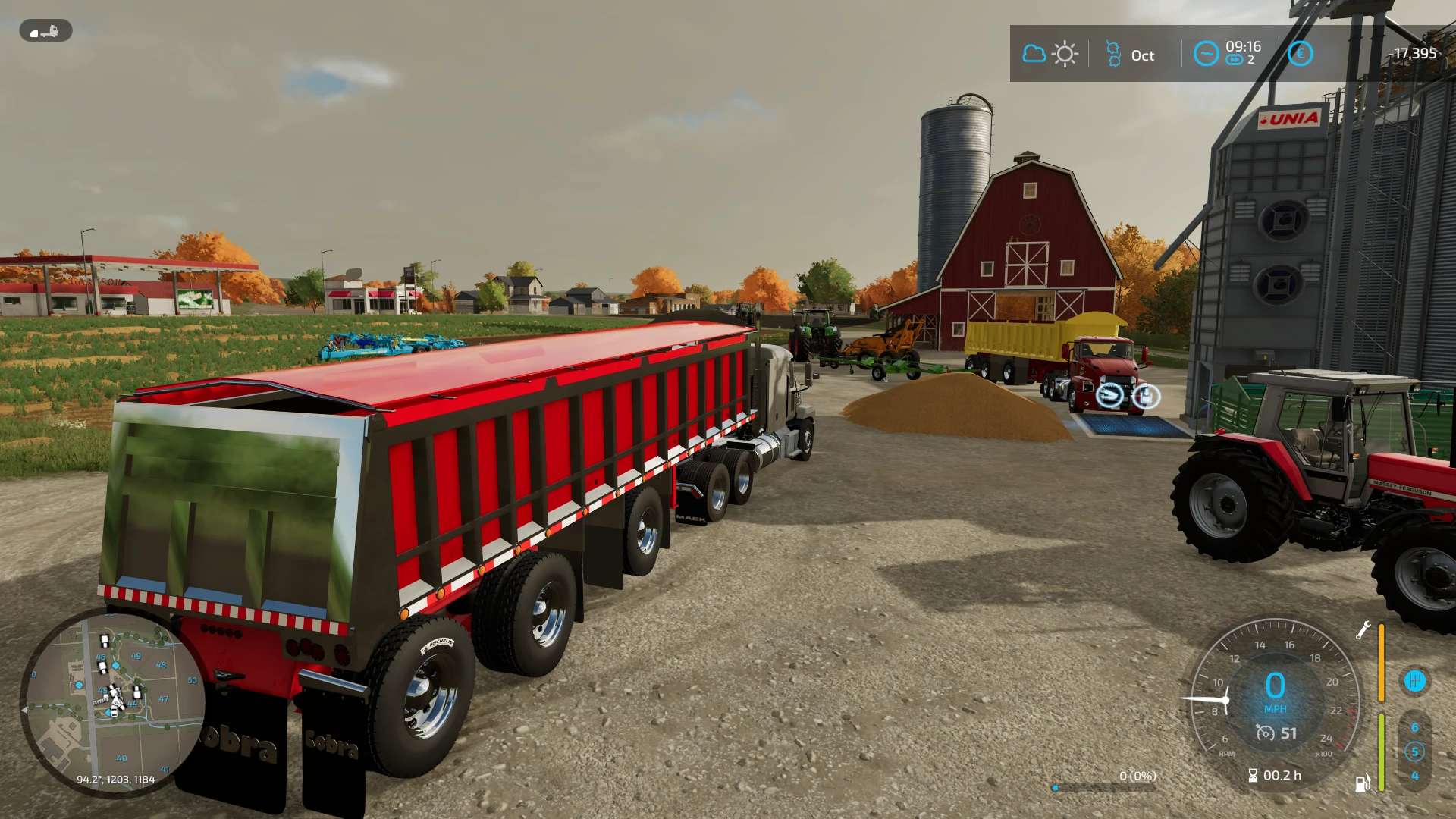Viewport: 1456px width, 819px height.
Task: Select gear 6 in the gear selector
Action: pos(1414,727)
